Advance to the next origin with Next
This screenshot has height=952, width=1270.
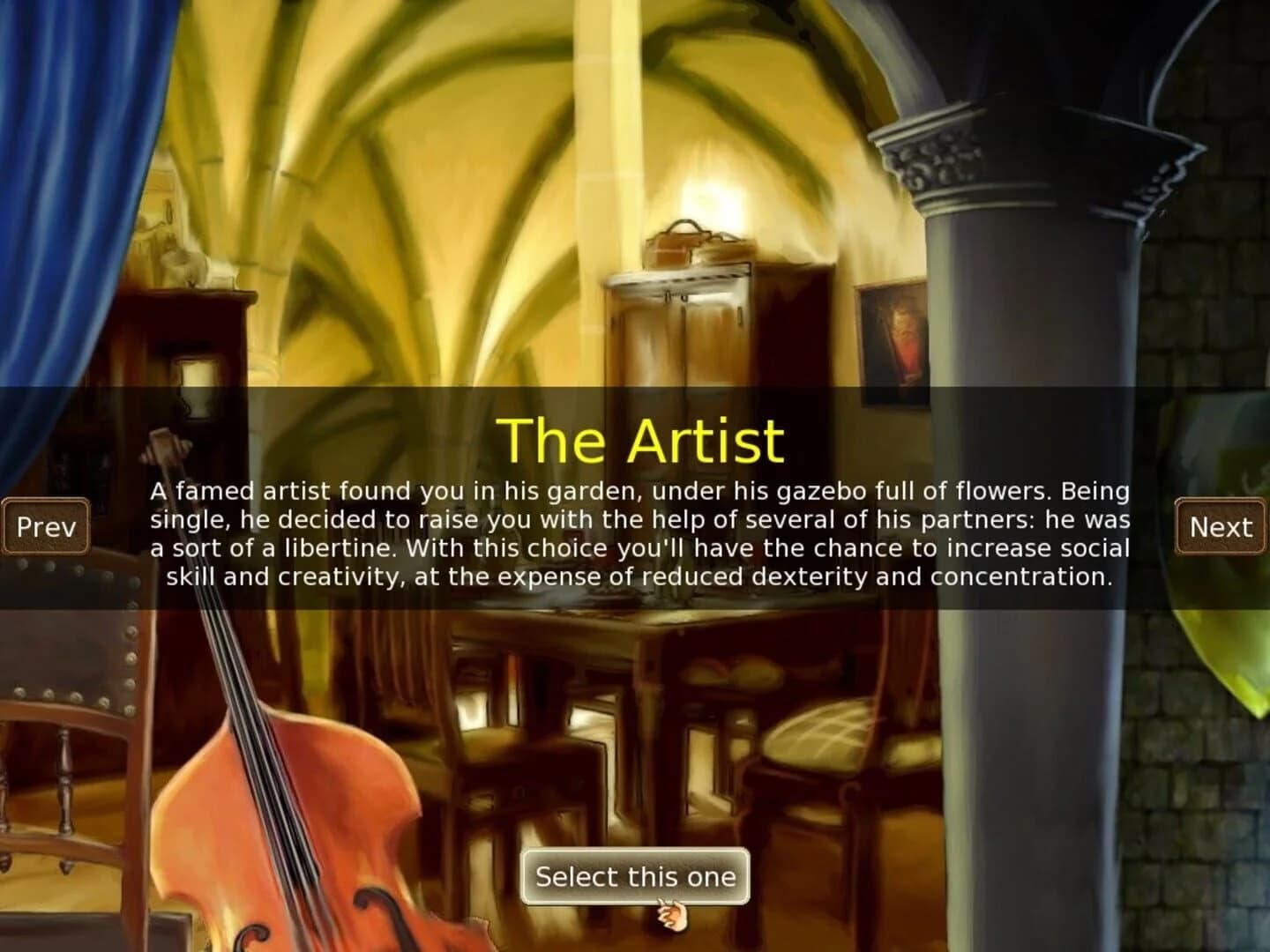(x=1221, y=526)
